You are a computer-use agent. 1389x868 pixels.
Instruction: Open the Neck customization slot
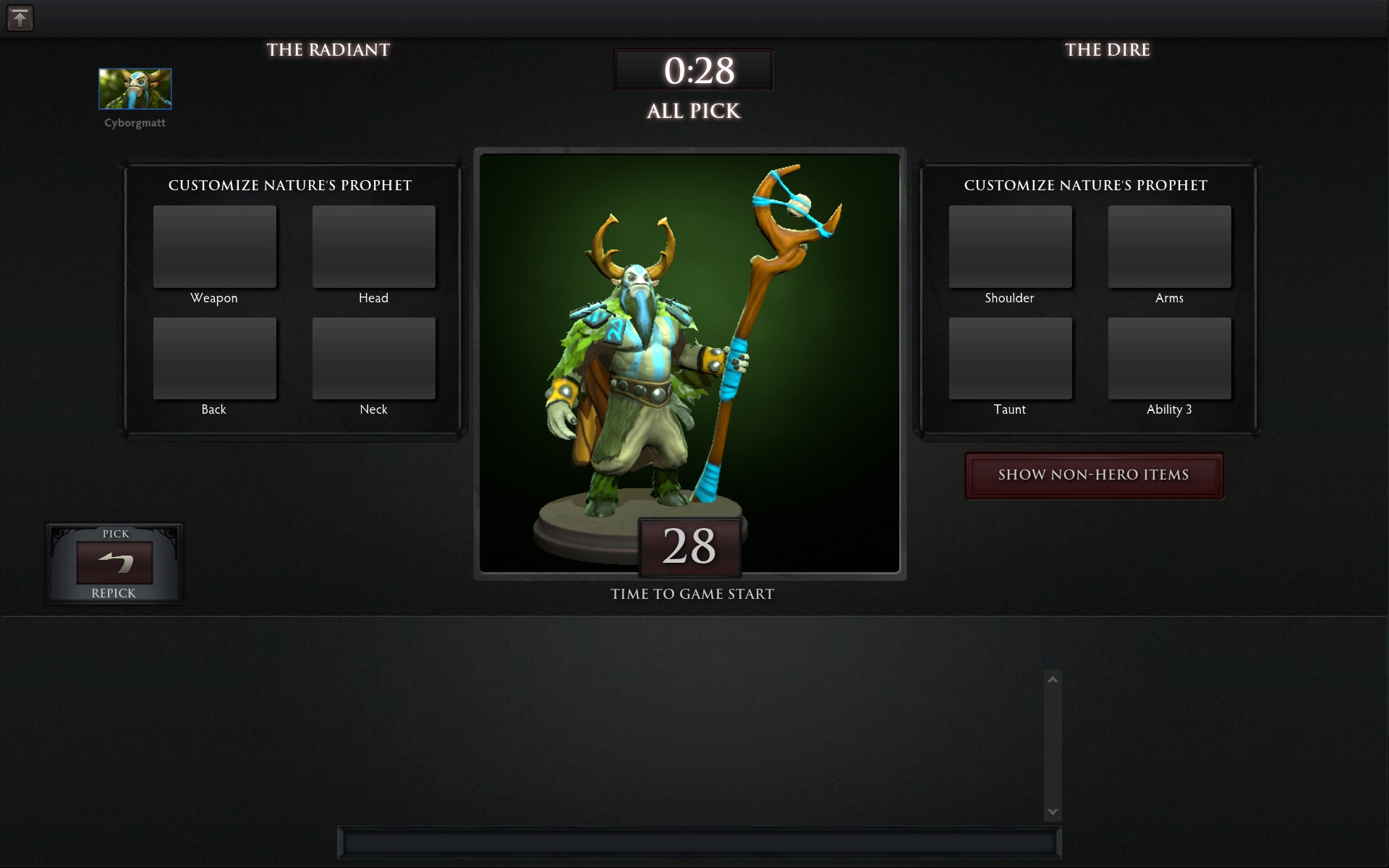coord(373,358)
